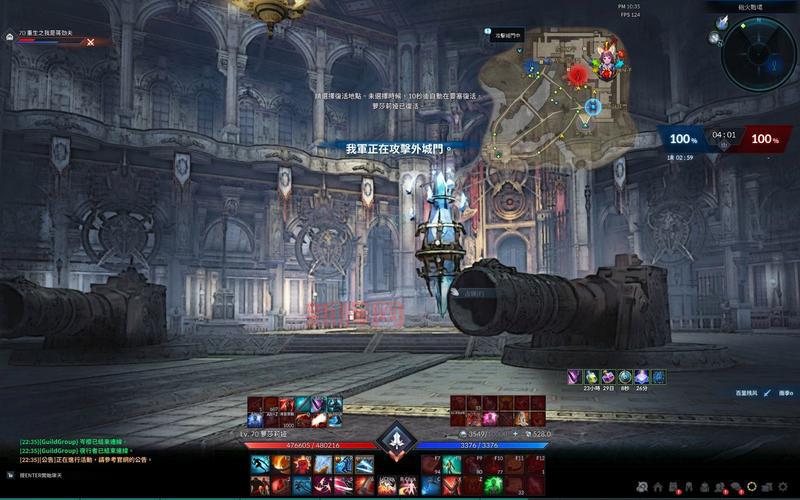Click the purple crystal buff icon
This screenshot has height=500, width=800.
click(x=641, y=377)
